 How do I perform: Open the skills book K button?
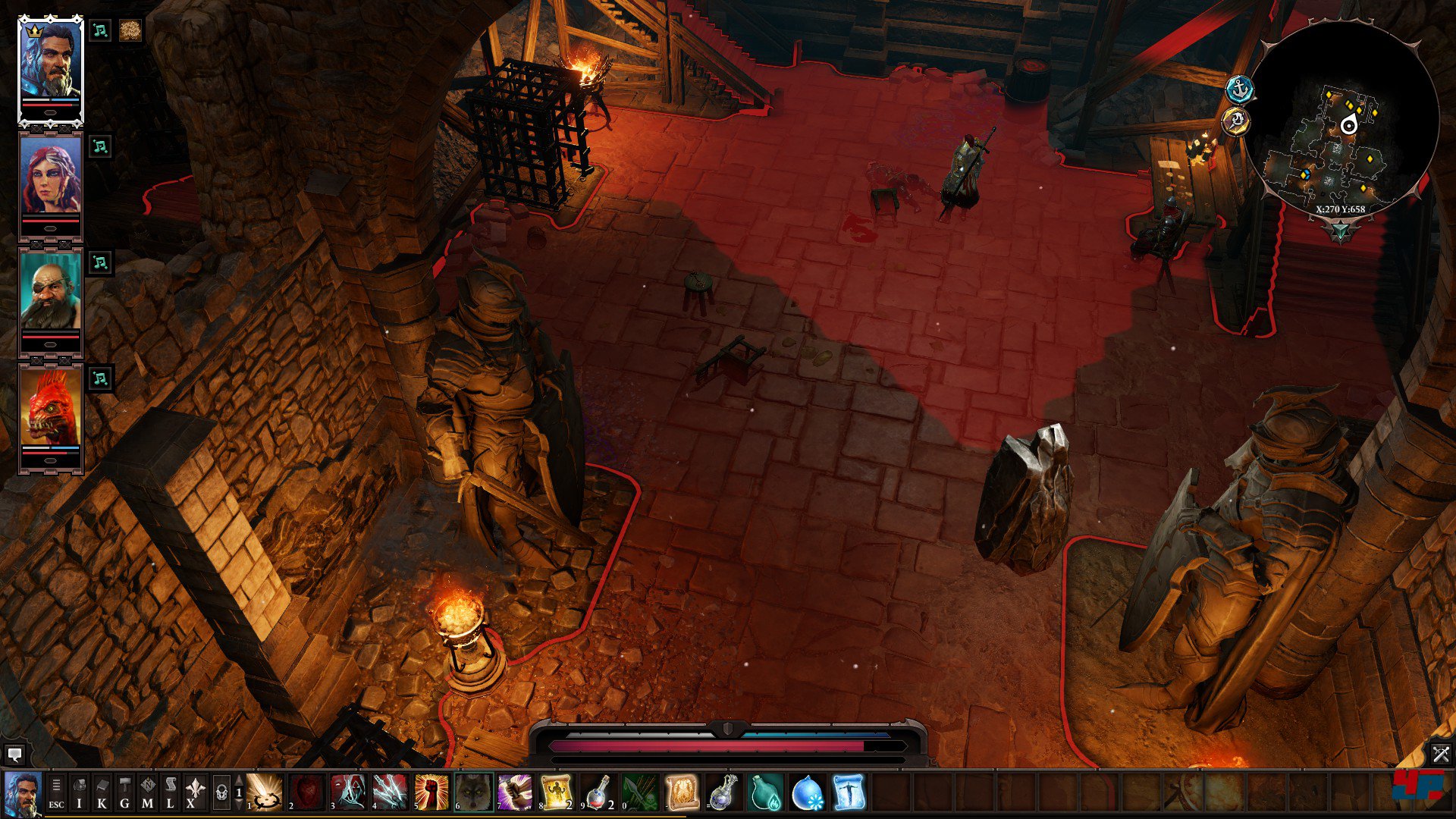pyautogui.click(x=102, y=793)
